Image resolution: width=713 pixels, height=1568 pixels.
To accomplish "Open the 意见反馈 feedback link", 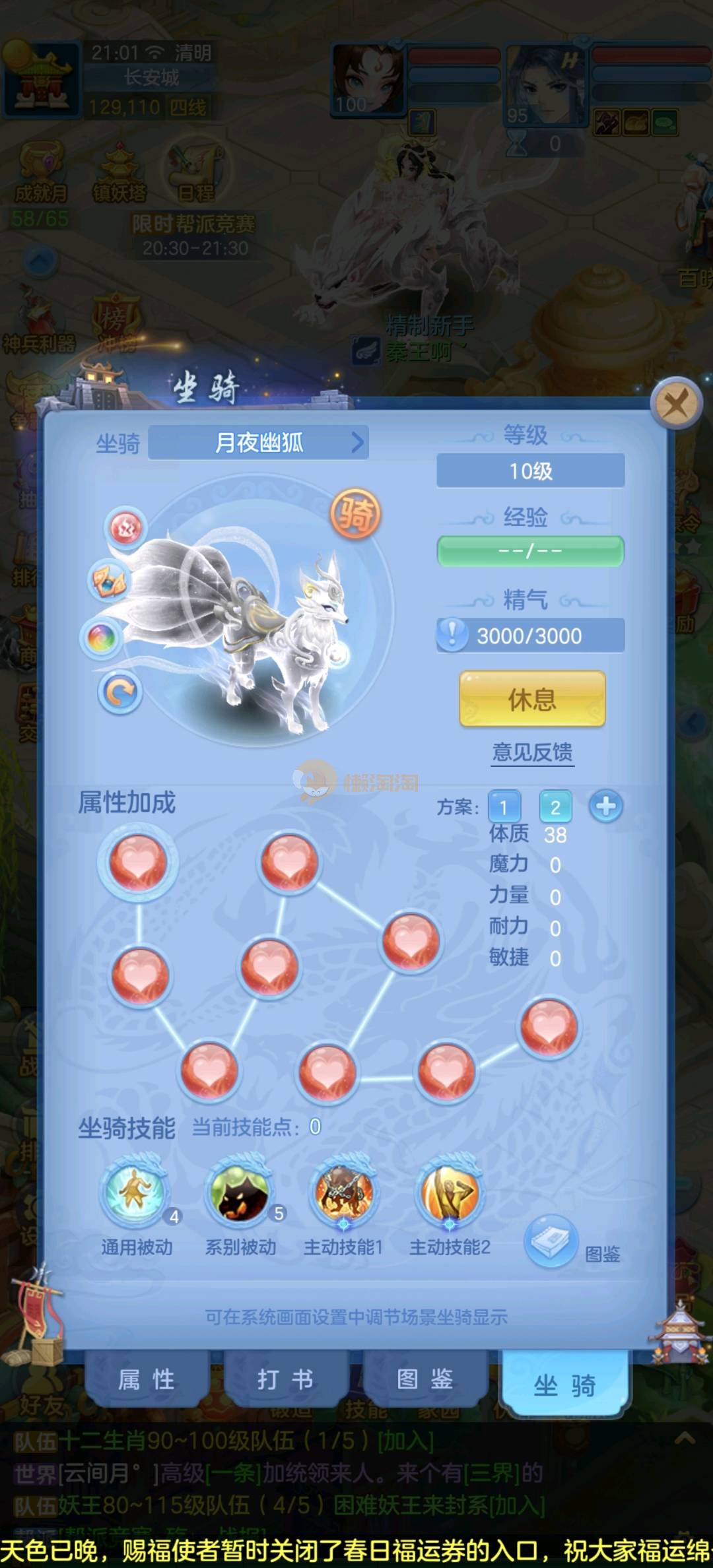I will 532,752.
